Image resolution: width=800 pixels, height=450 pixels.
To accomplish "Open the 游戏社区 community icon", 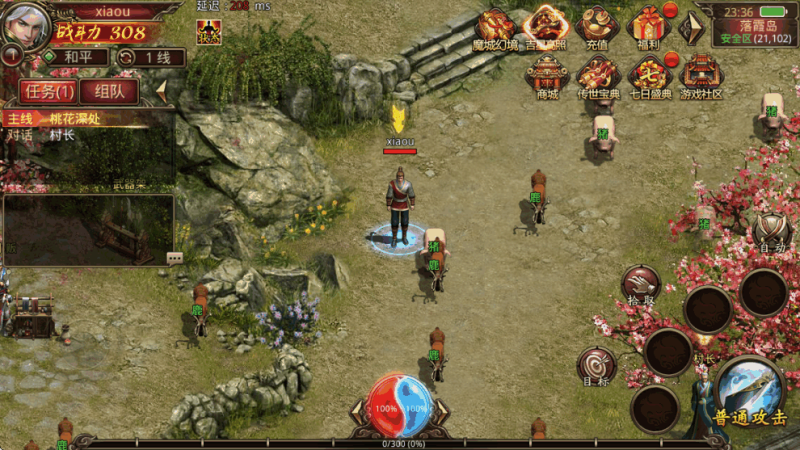I will pos(700,75).
